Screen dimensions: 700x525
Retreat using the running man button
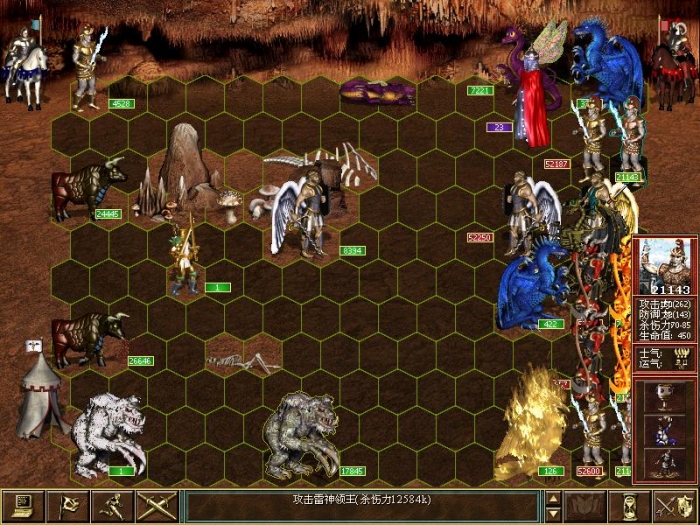pyautogui.click(x=111, y=507)
